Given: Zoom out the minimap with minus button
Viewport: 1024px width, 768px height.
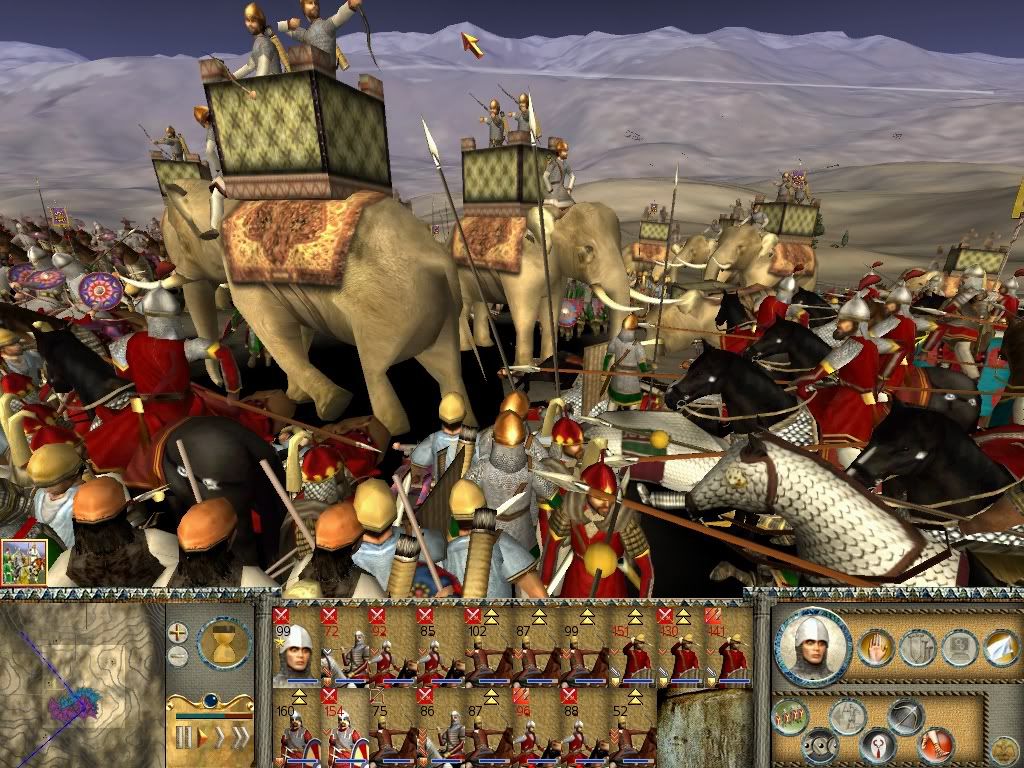Looking at the screenshot, I should pyautogui.click(x=178, y=656).
